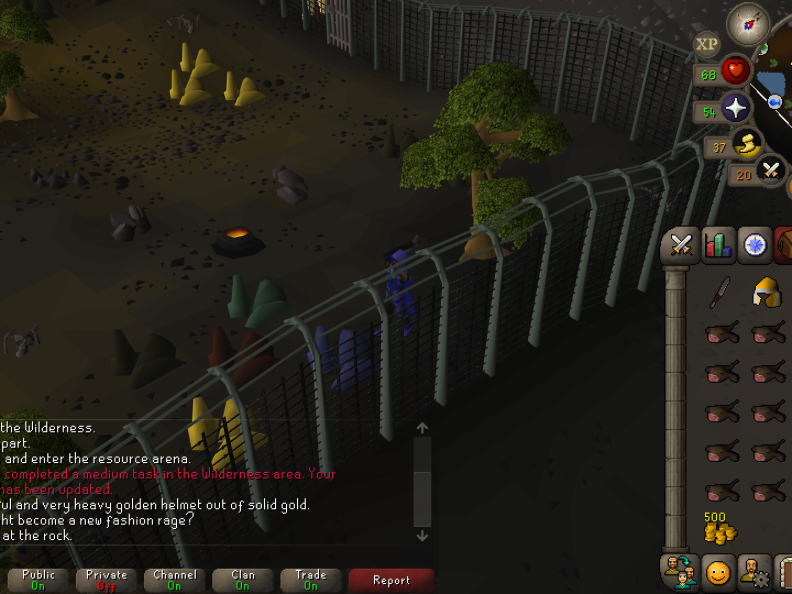
Task: Toggle run using the boot orb
Action: (x=746, y=146)
